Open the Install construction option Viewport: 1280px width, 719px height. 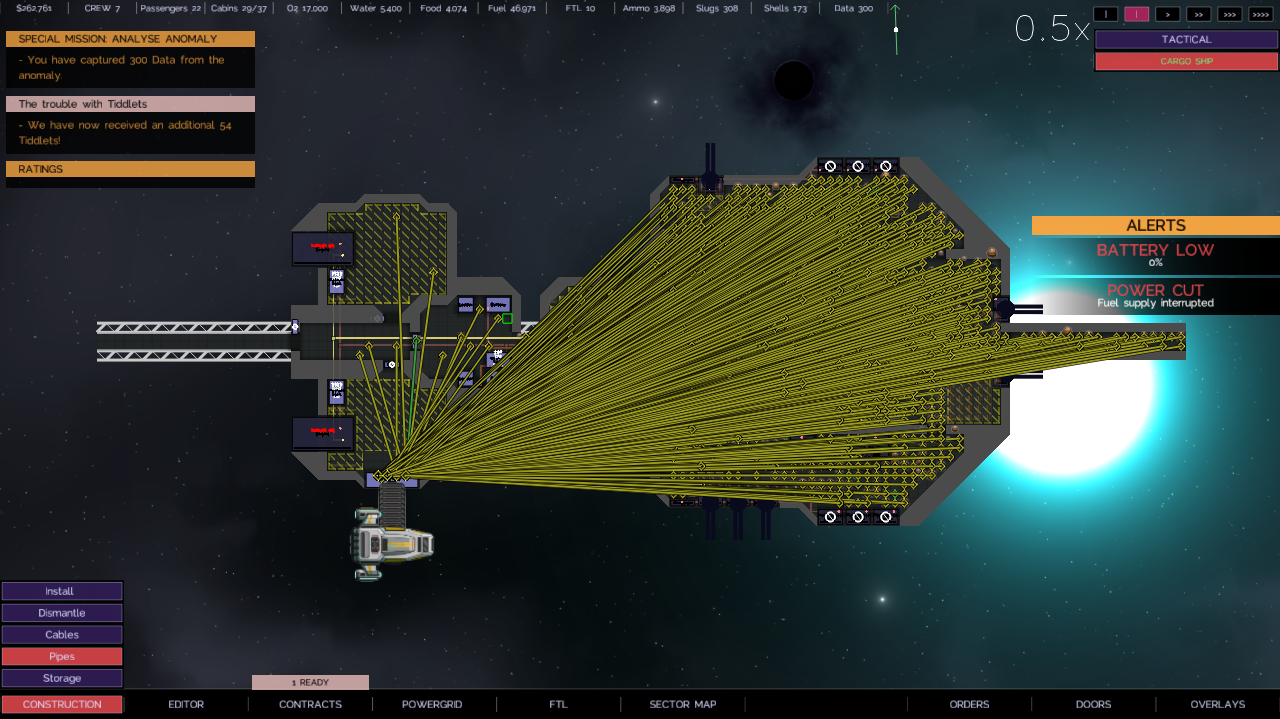pyautogui.click(x=61, y=591)
